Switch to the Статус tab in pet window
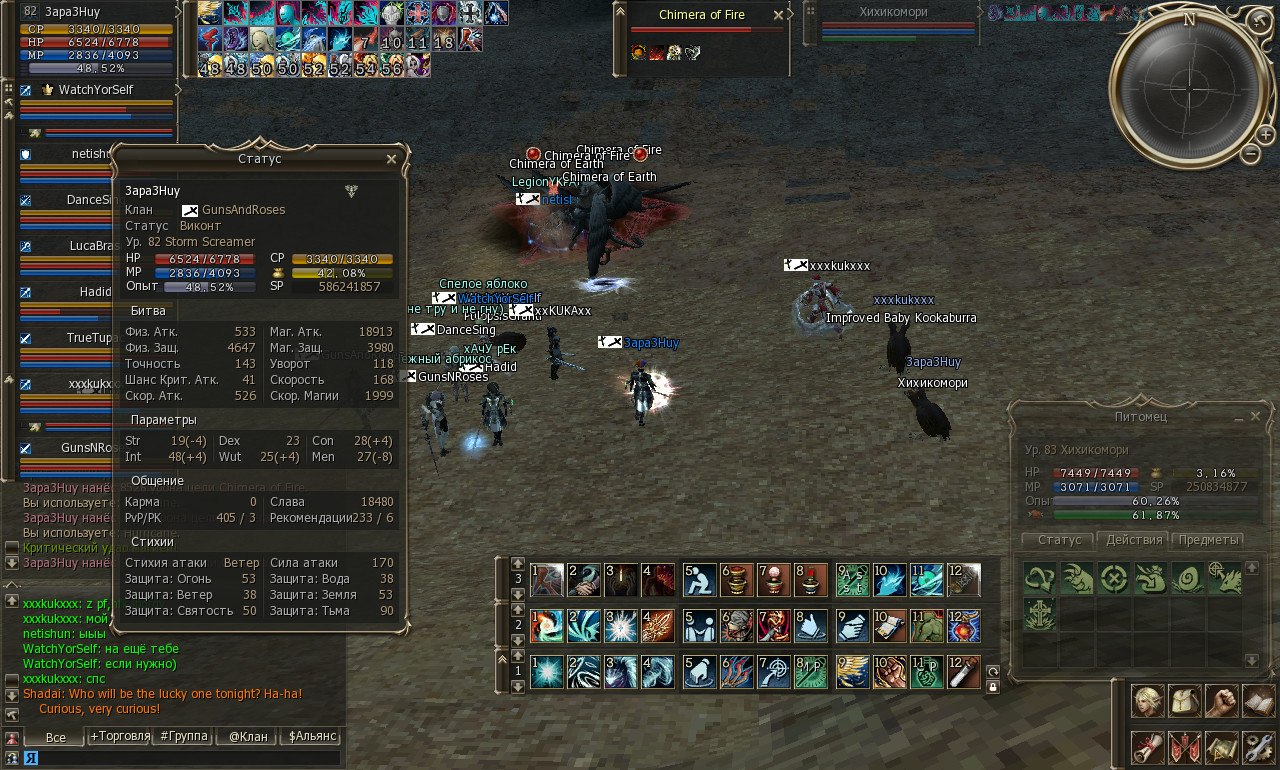Image resolution: width=1280 pixels, height=770 pixels. [x=1059, y=540]
